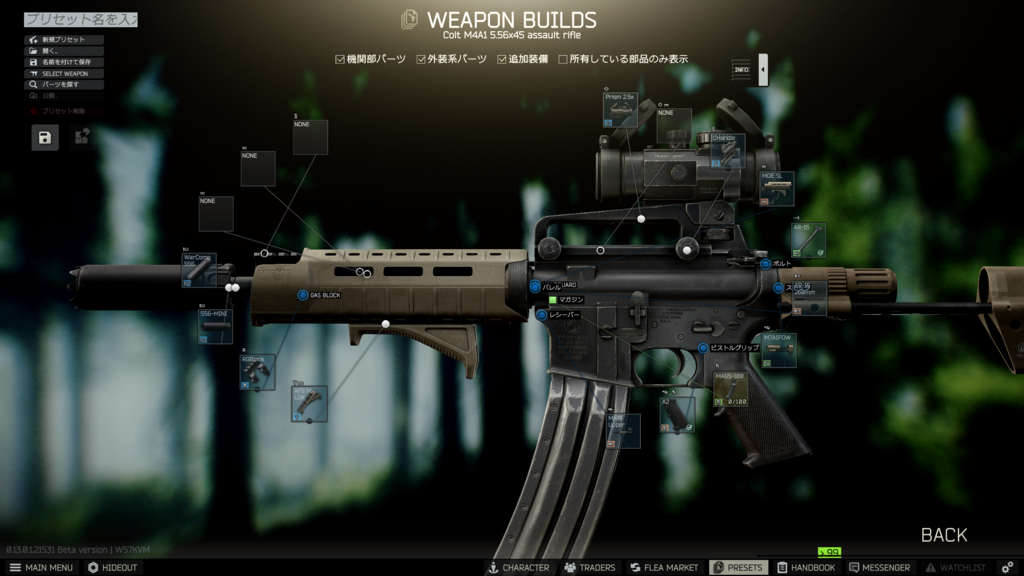Choose the SELECT WEAPON button
The image size is (1024, 576).
(x=64, y=73)
